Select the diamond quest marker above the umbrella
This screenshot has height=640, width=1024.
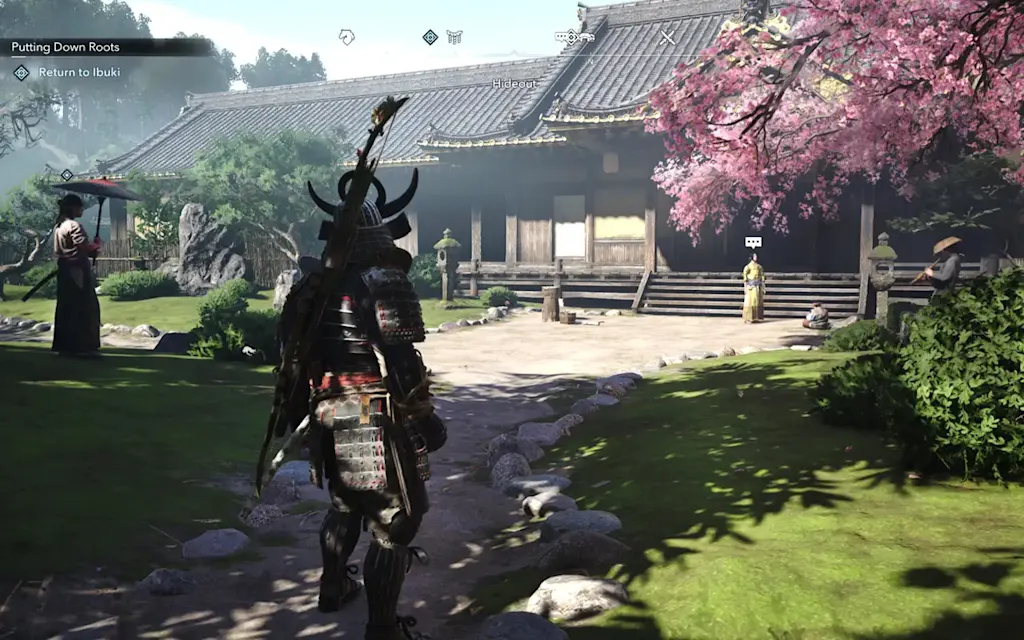(x=67, y=175)
